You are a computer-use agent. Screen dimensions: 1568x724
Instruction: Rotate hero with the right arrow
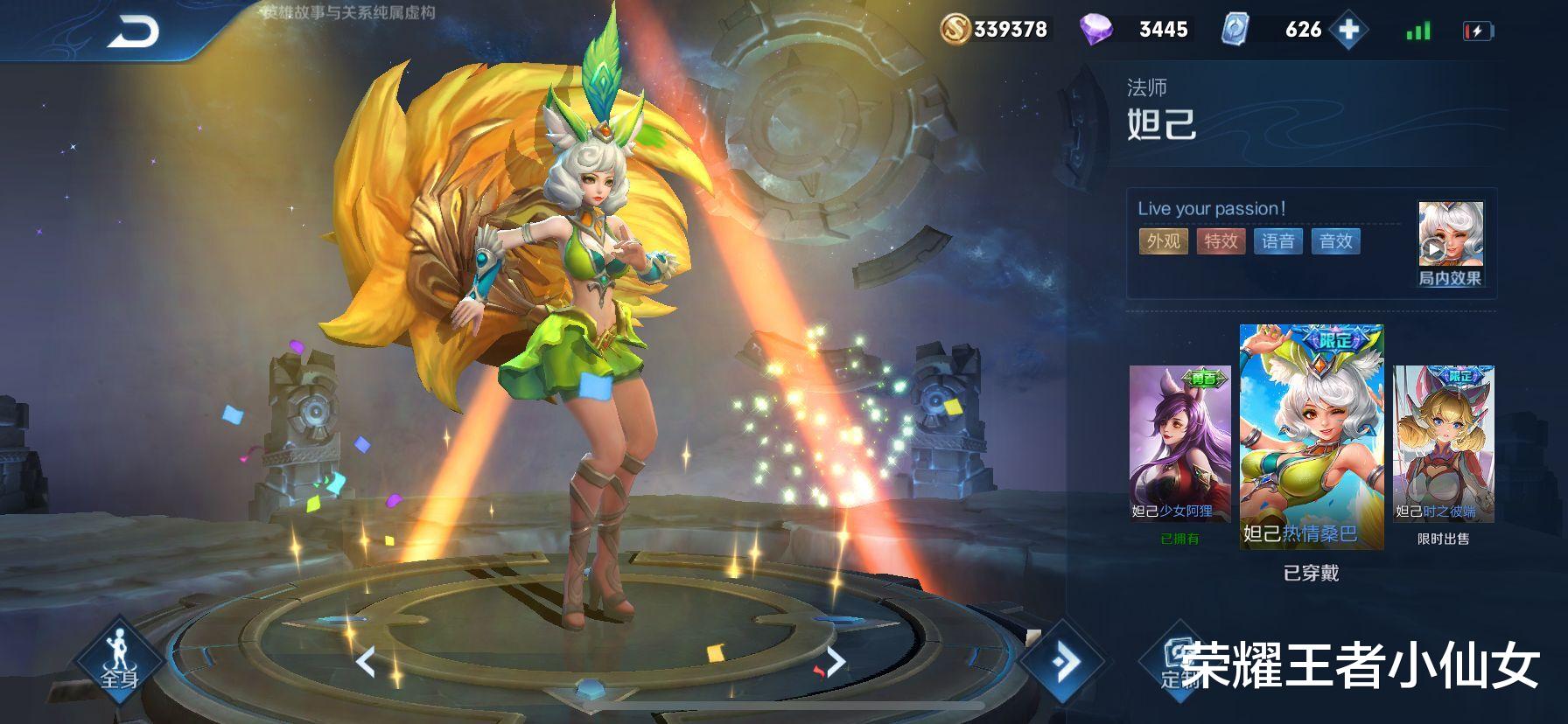point(835,662)
